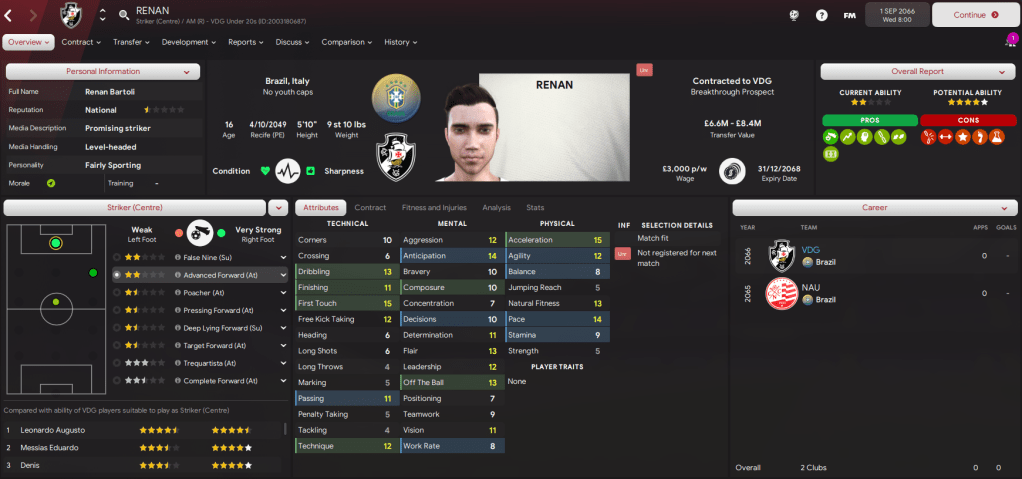Open the Contract menu in the top bar

tap(81, 42)
